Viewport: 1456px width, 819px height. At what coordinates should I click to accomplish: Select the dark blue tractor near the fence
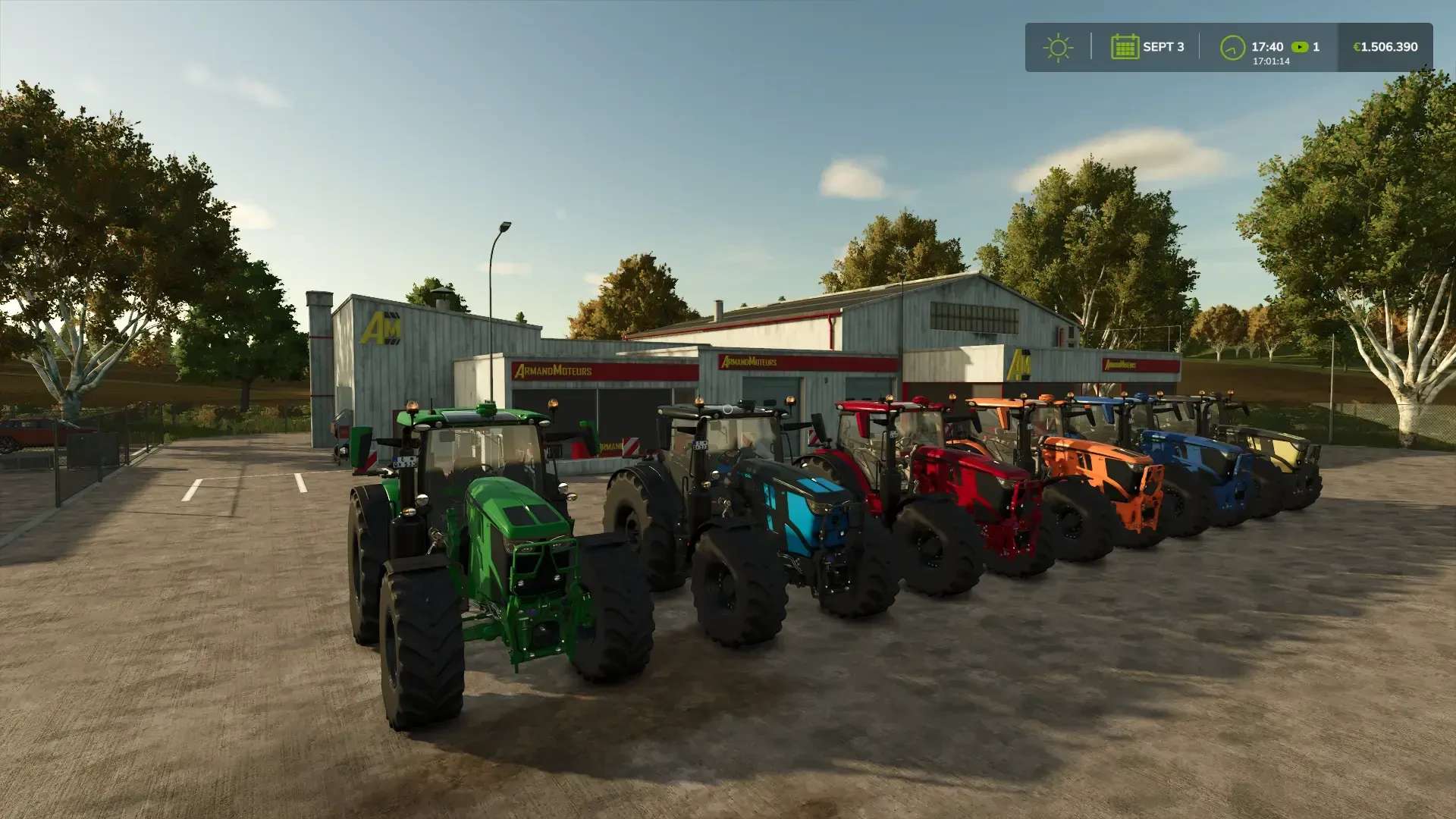(x=1206, y=466)
